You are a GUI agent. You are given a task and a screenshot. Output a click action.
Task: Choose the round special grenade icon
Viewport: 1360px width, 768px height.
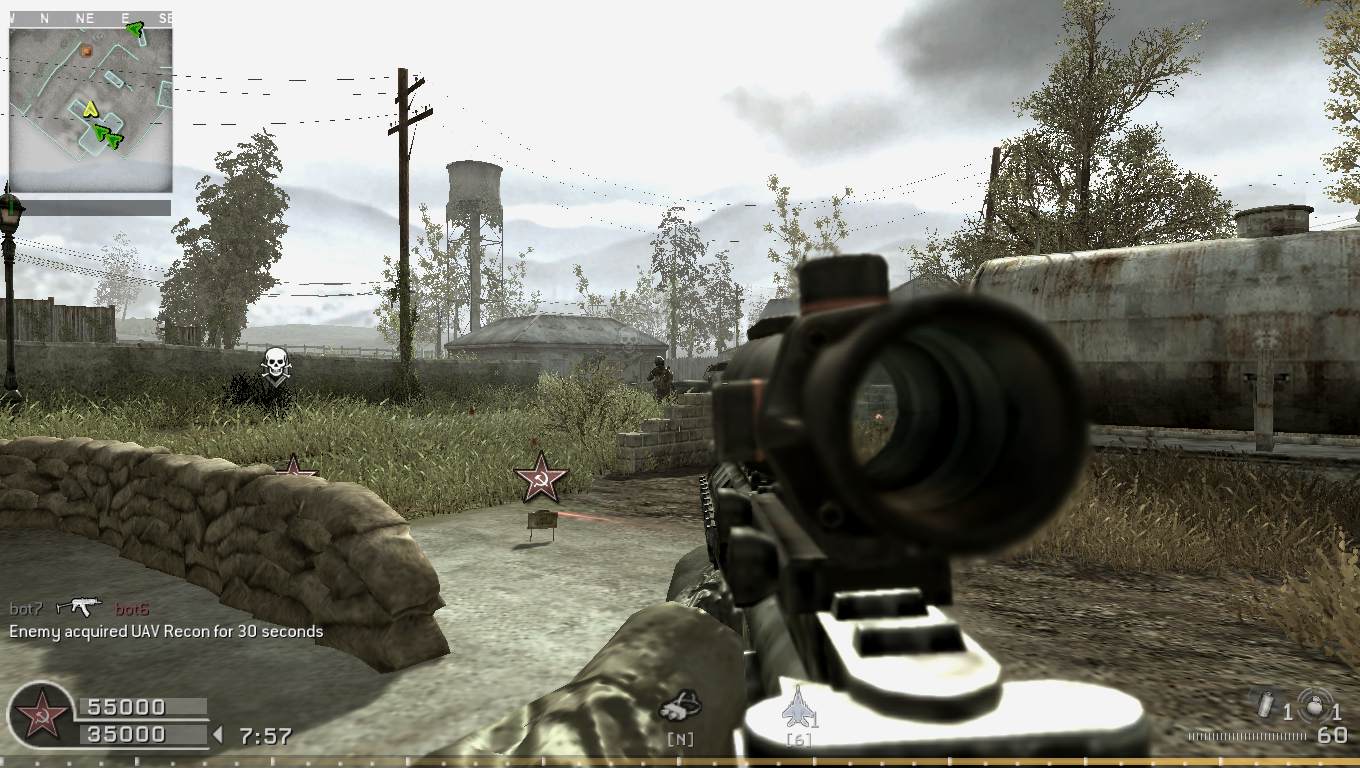(1313, 702)
